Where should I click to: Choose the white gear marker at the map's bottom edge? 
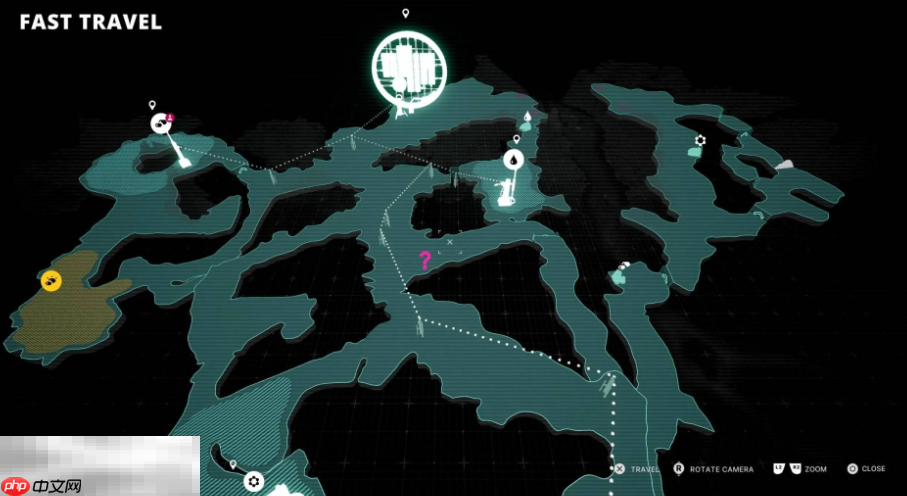(254, 481)
